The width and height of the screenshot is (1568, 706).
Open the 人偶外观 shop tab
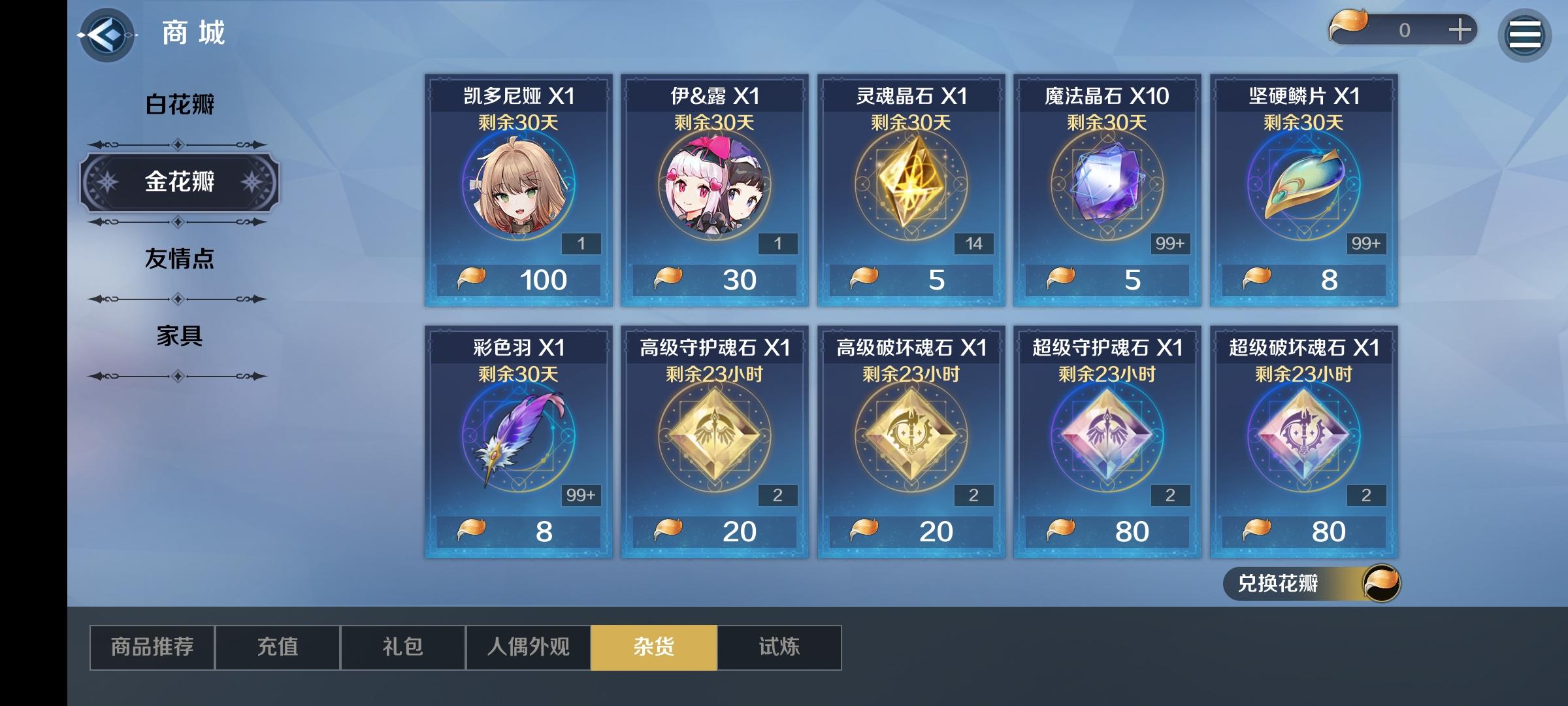point(527,647)
